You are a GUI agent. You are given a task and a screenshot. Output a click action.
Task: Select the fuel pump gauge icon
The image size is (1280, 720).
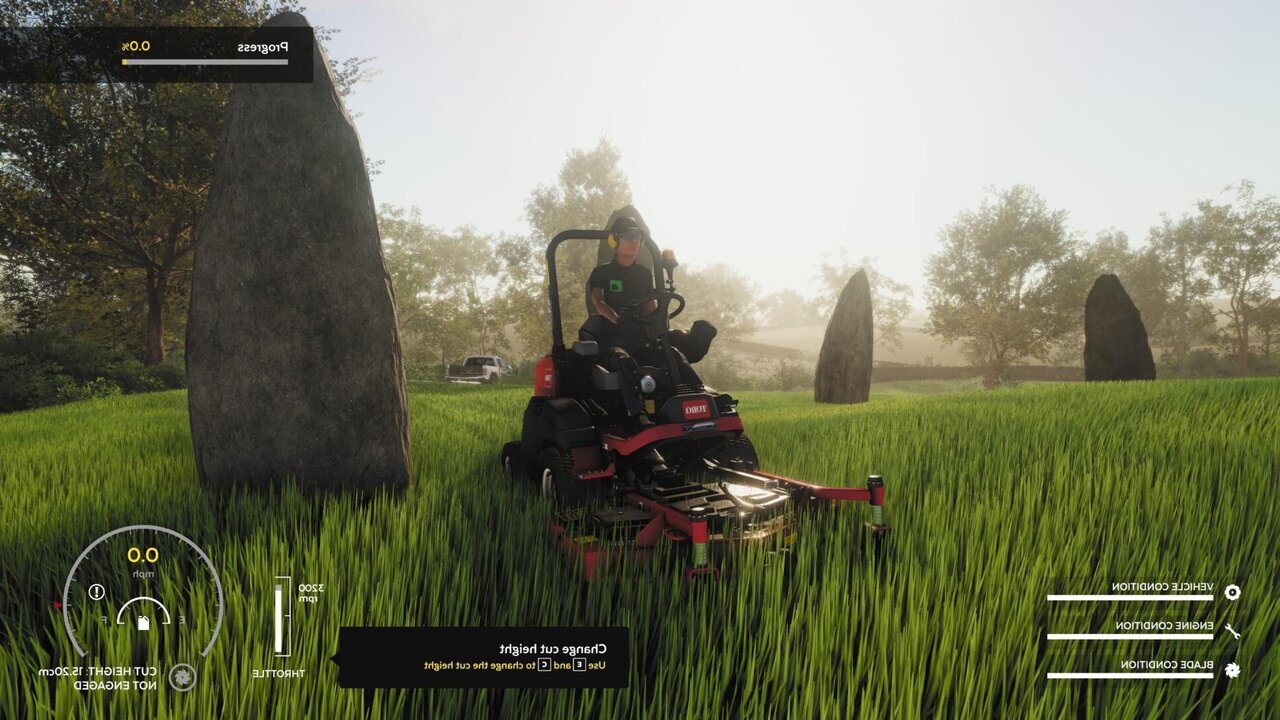pyautogui.click(x=143, y=622)
